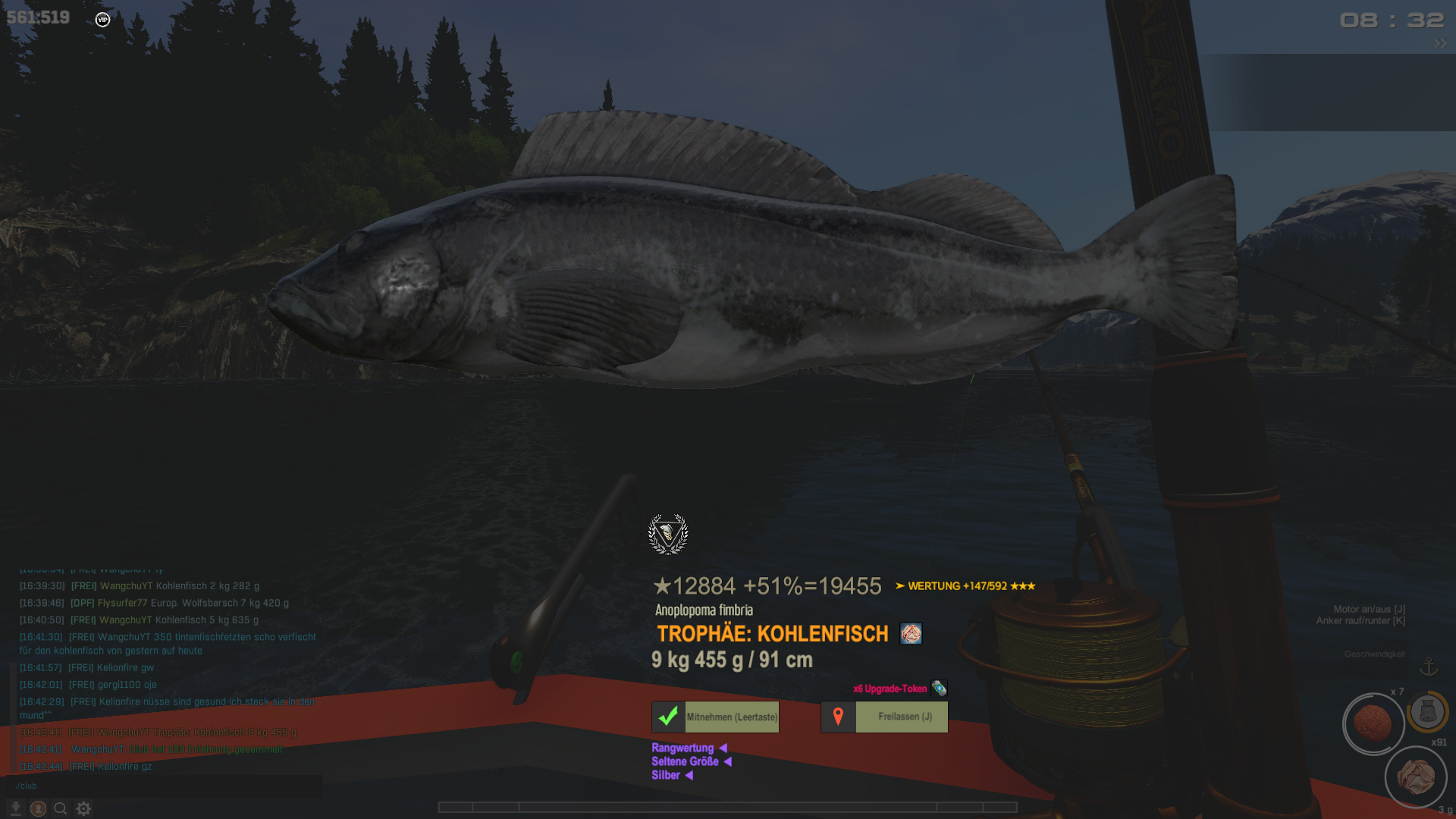Click the download arrow icon below chat
Image resolution: width=1456 pixels, height=819 pixels.
pyautogui.click(x=15, y=808)
